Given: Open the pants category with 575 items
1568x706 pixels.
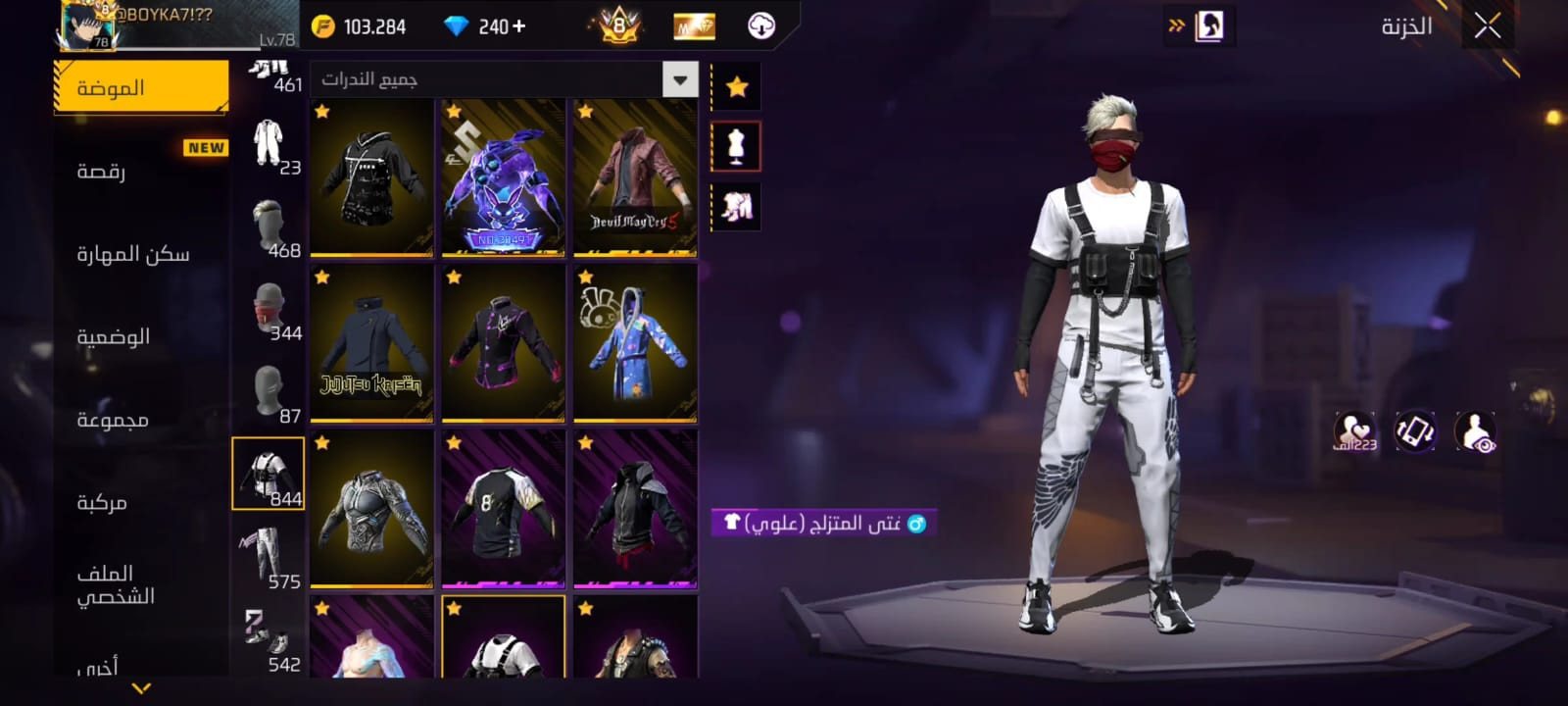Looking at the screenshot, I should [x=268, y=556].
